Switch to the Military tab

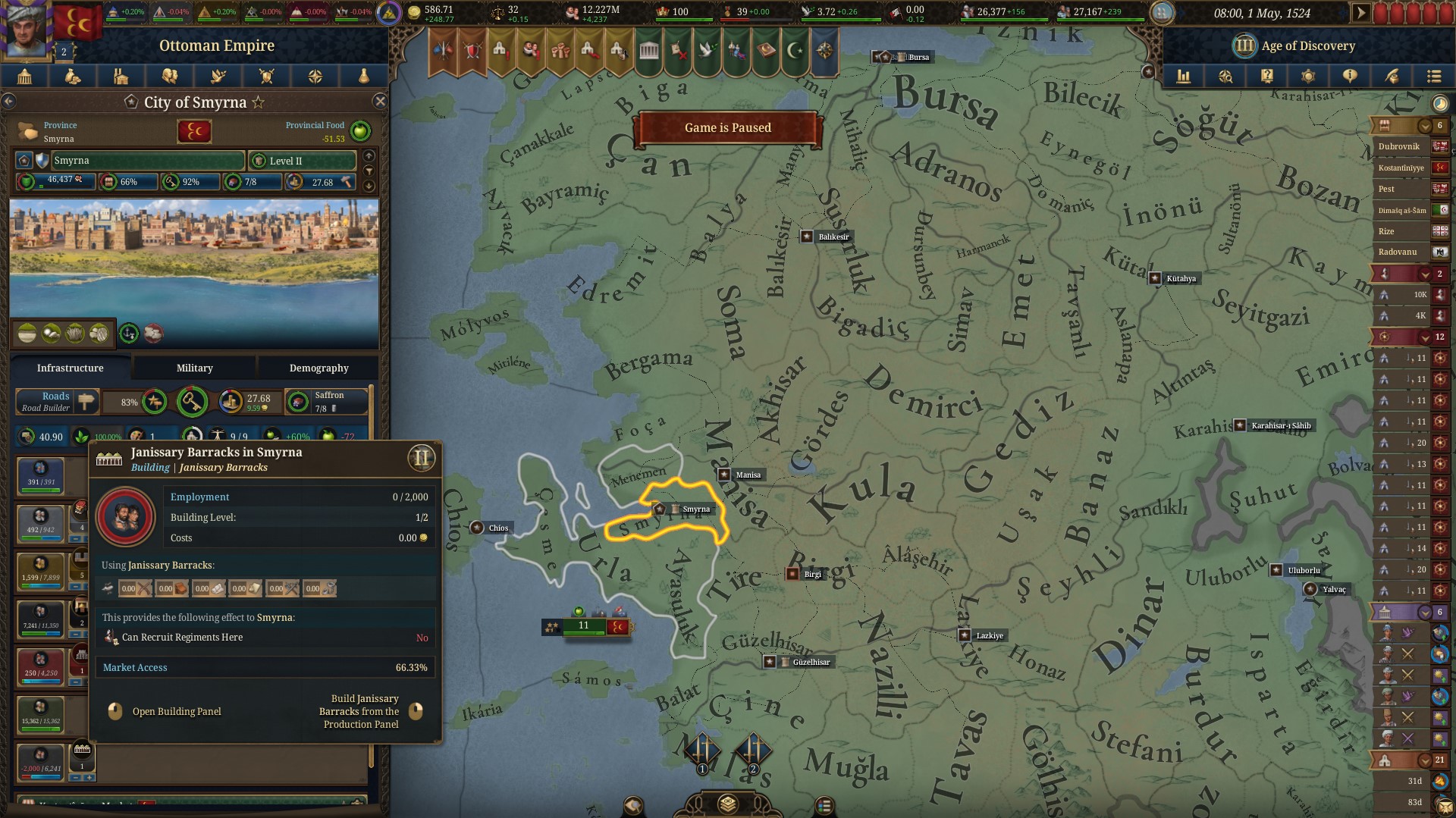(194, 368)
